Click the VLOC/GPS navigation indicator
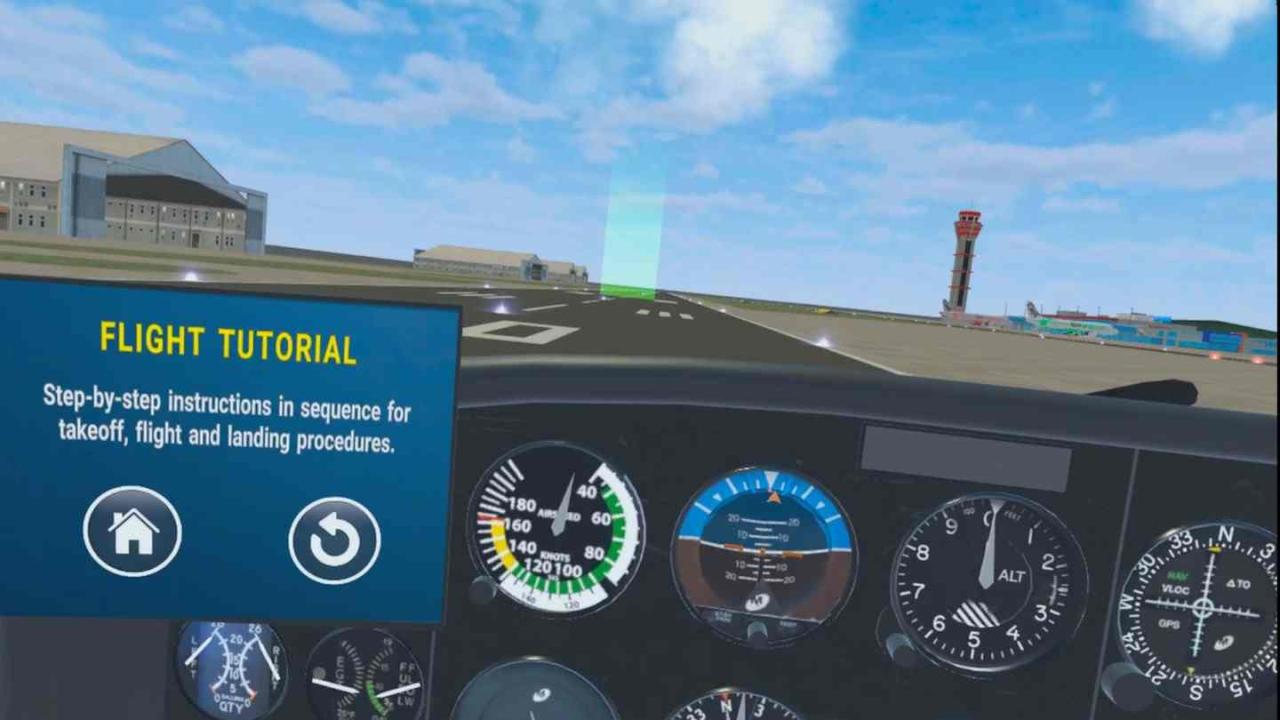 [x=1203, y=607]
